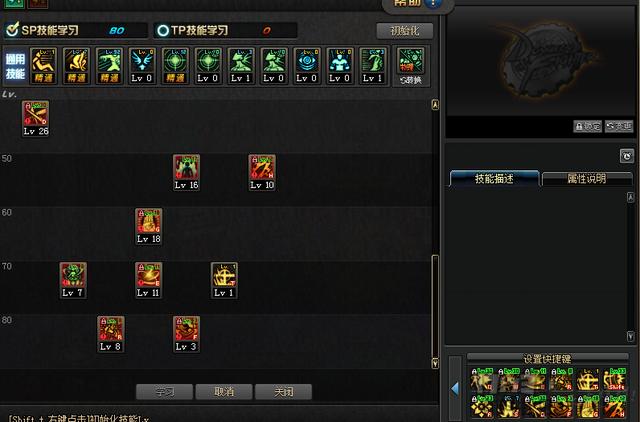Viewport: 640px width, 422px height.
Task: Click the blue left arrow beside the hotkey skills
Action: pyautogui.click(x=455, y=389)
